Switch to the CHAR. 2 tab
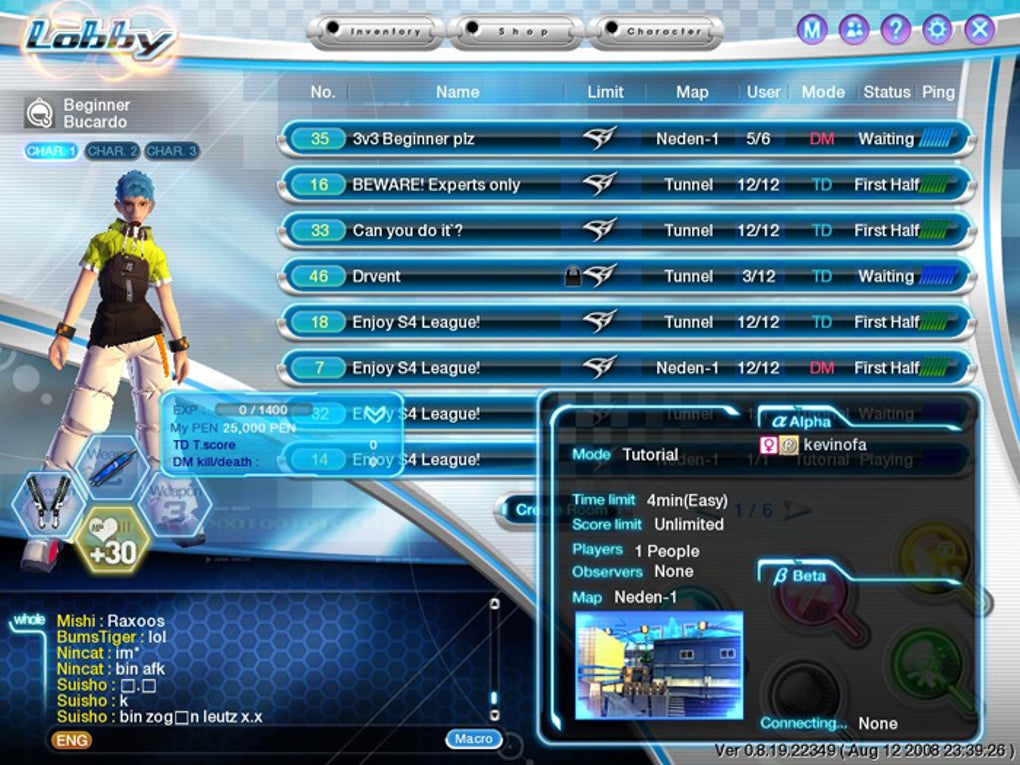 click(x=111, y=151)
